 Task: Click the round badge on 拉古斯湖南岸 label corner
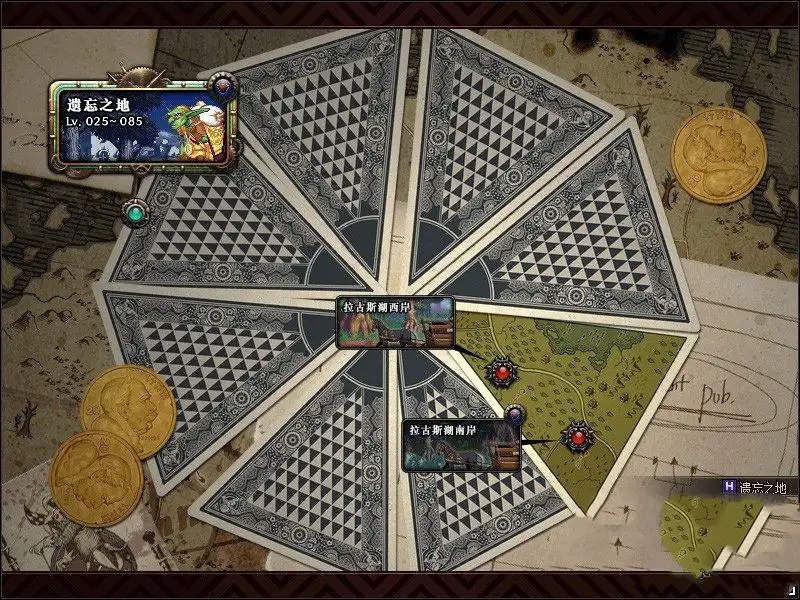tap(516, 413)
